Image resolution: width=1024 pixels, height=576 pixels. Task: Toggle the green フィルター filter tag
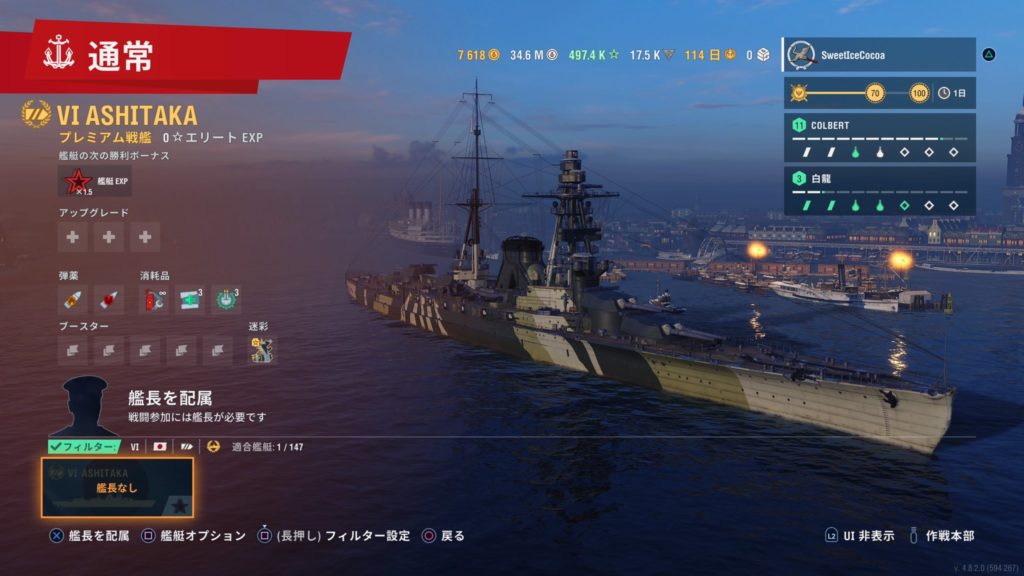tap(84, 446)
